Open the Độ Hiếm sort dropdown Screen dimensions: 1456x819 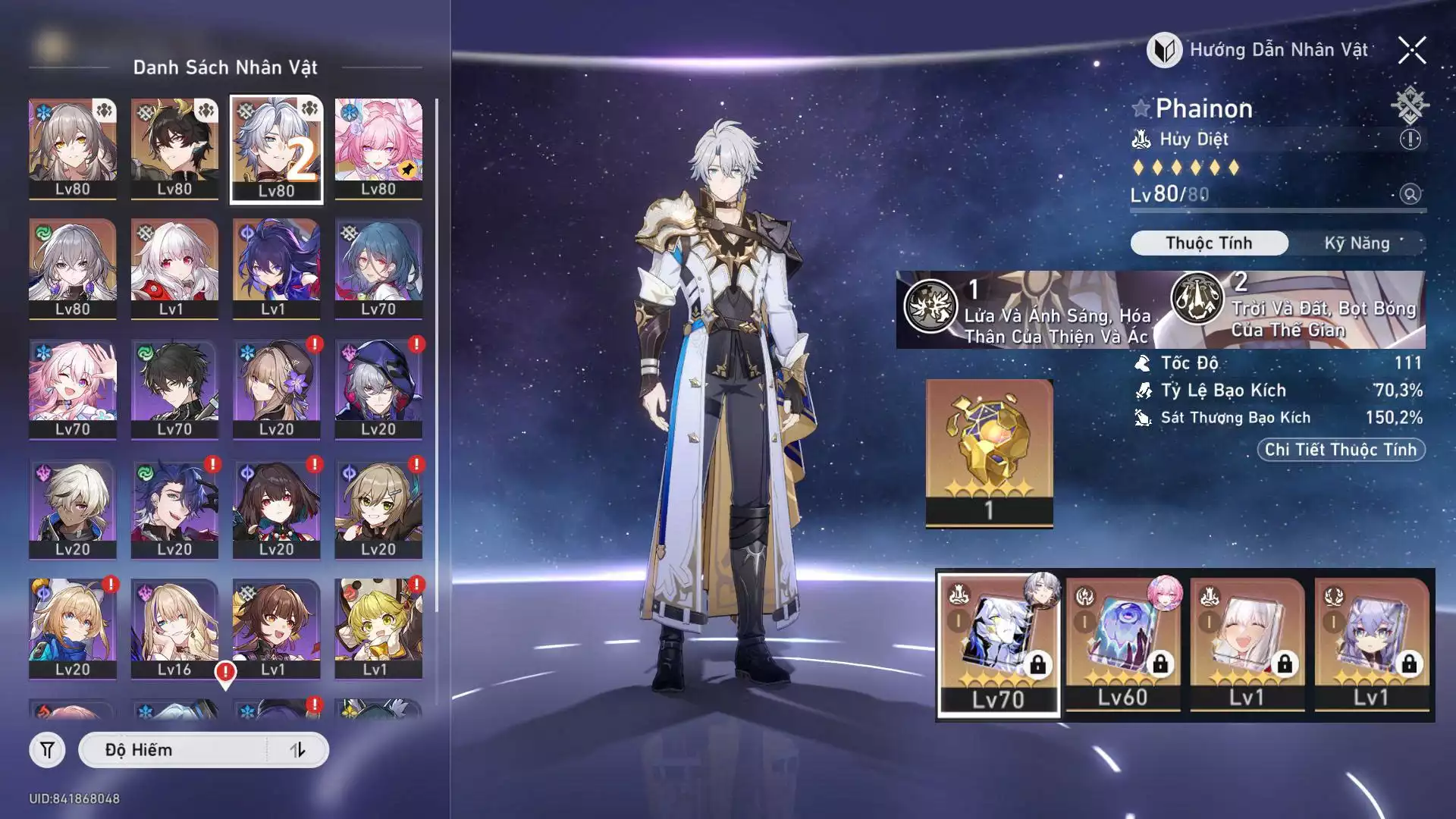click(174, 750)
